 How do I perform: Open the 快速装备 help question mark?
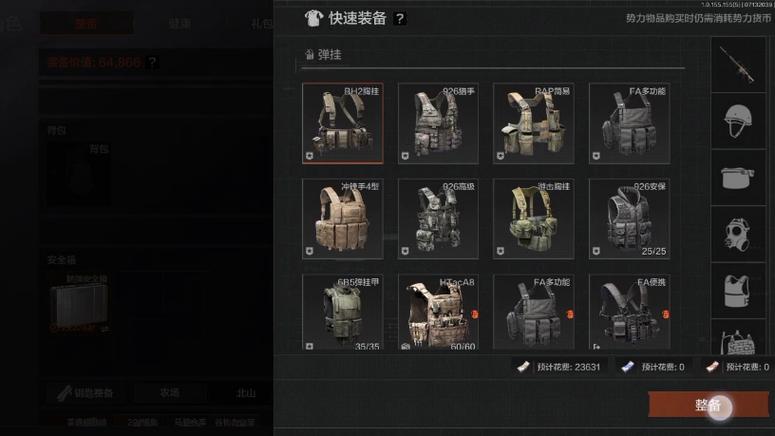pyautogui.click(x=400, y=18)
